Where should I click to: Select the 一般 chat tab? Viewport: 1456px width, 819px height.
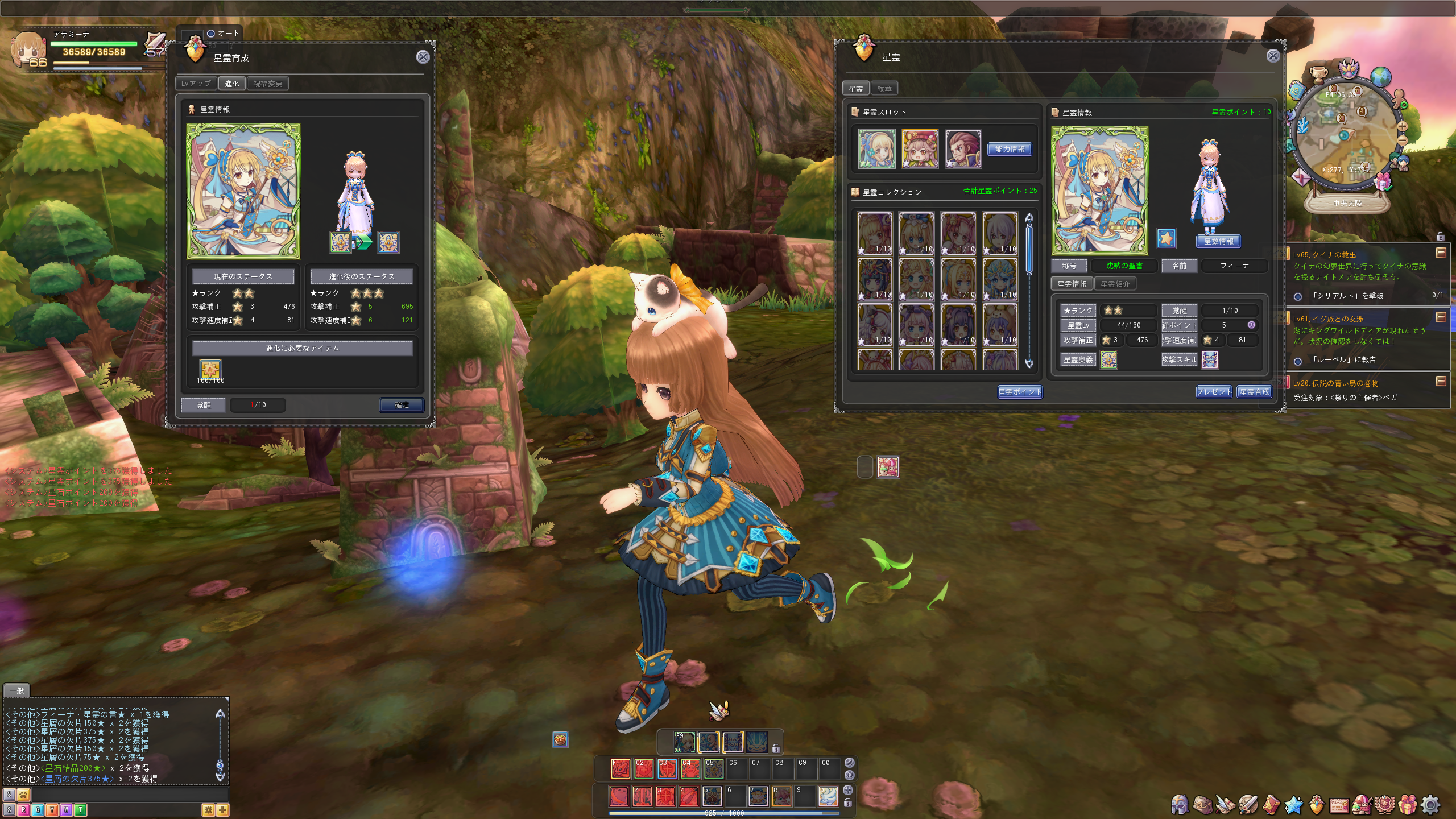coord(17,690)
